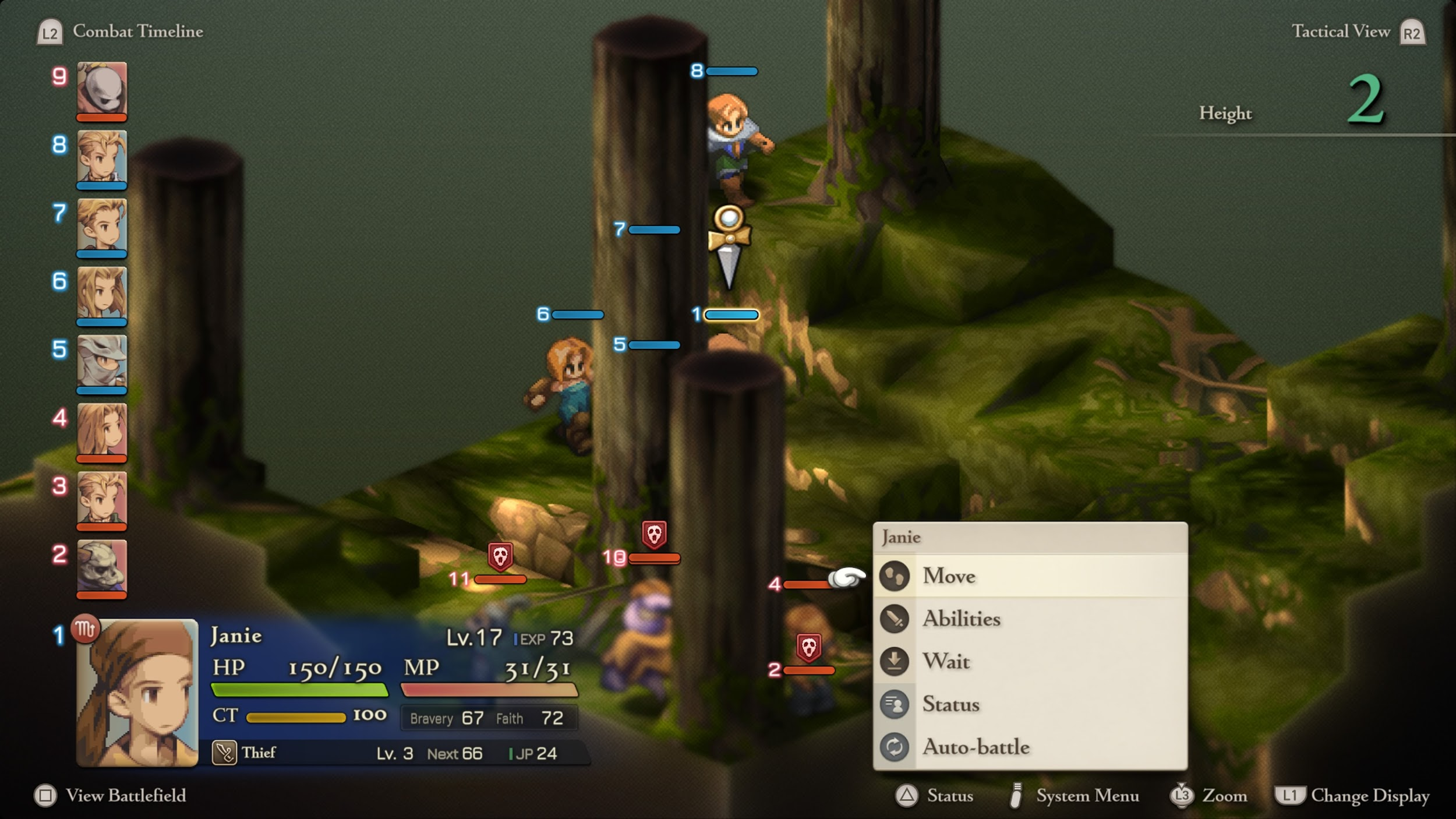Screen dimensions: 1456x819
Task: Select the turn 5 hooded unit portrait
Action: pyautogui.click(x=102, y=361)
